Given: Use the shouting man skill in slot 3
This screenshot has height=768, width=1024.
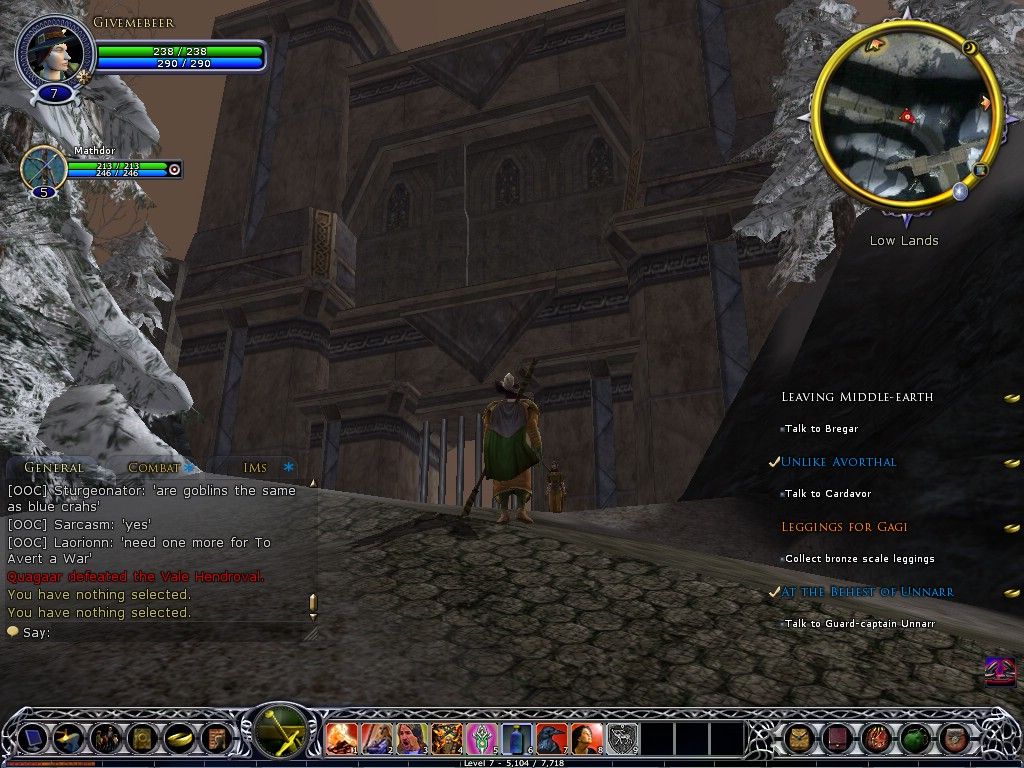Looking at the screenshot, I should pyautogui.click(x=411, y=738).
